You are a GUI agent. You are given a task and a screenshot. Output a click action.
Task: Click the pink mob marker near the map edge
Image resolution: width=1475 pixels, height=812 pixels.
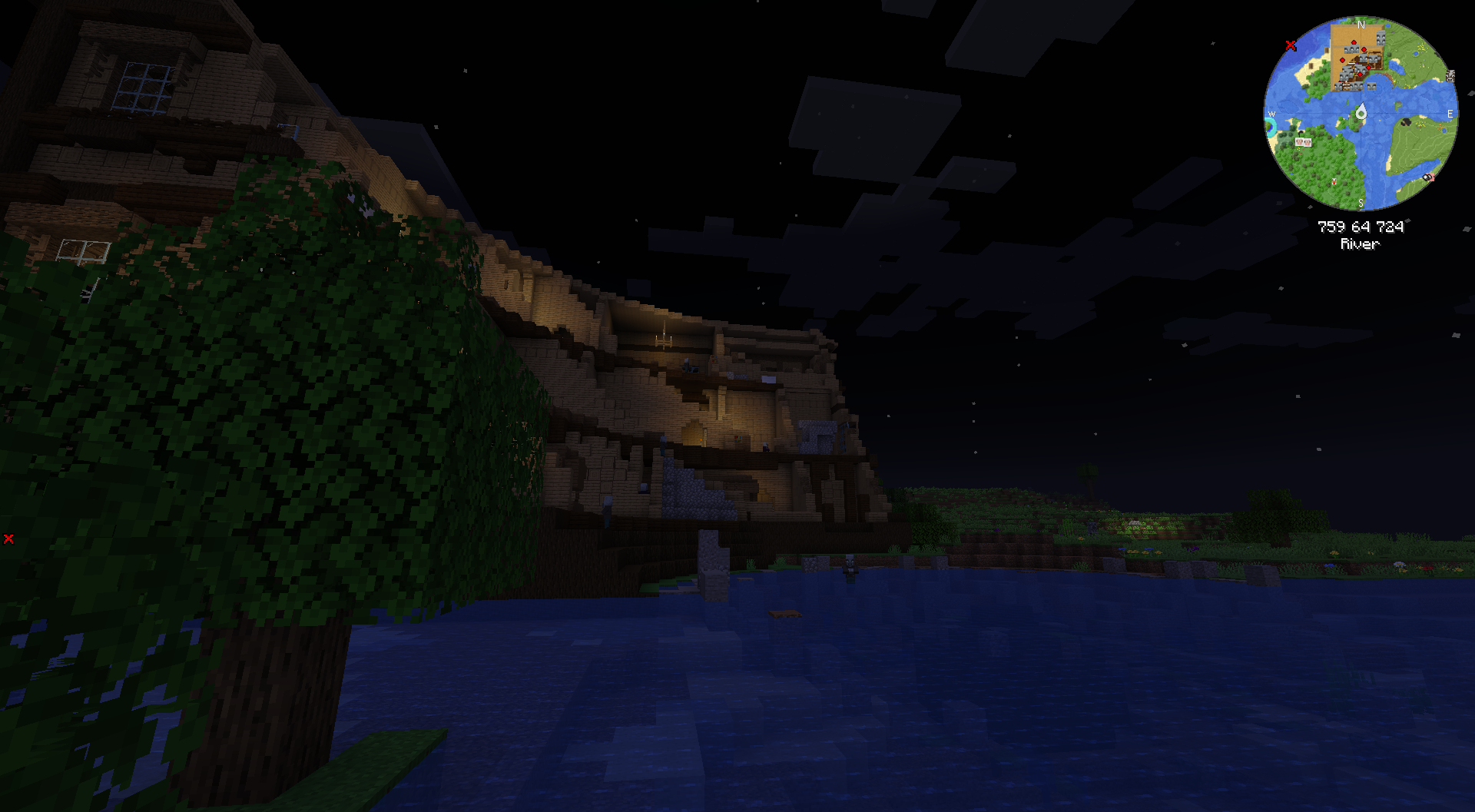pos(1430,177)
